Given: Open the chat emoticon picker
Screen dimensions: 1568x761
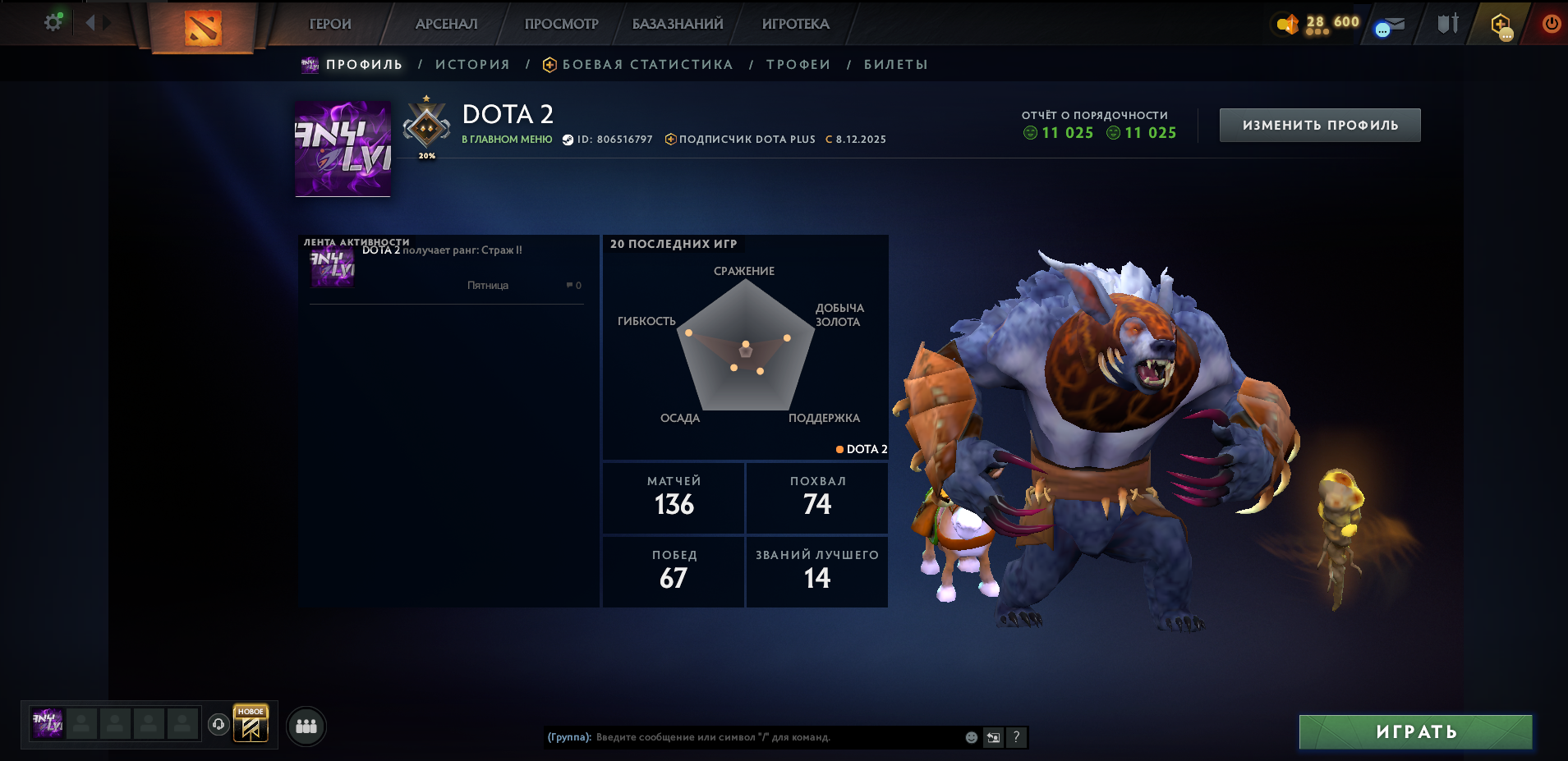Looking at the screenshot, I should pos(972,737).
